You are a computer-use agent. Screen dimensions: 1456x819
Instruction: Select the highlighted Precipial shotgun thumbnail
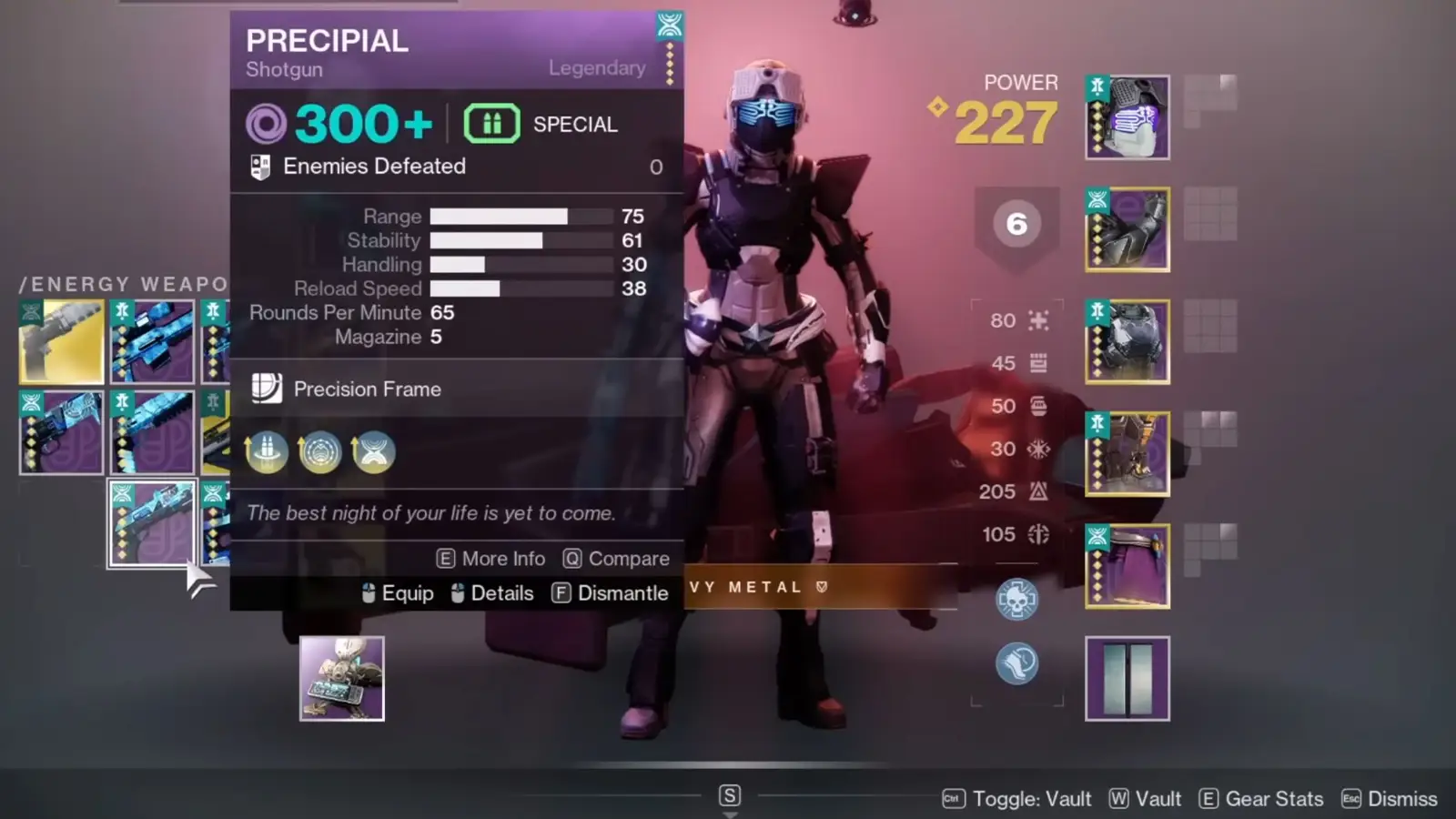(x=151, y=522)
